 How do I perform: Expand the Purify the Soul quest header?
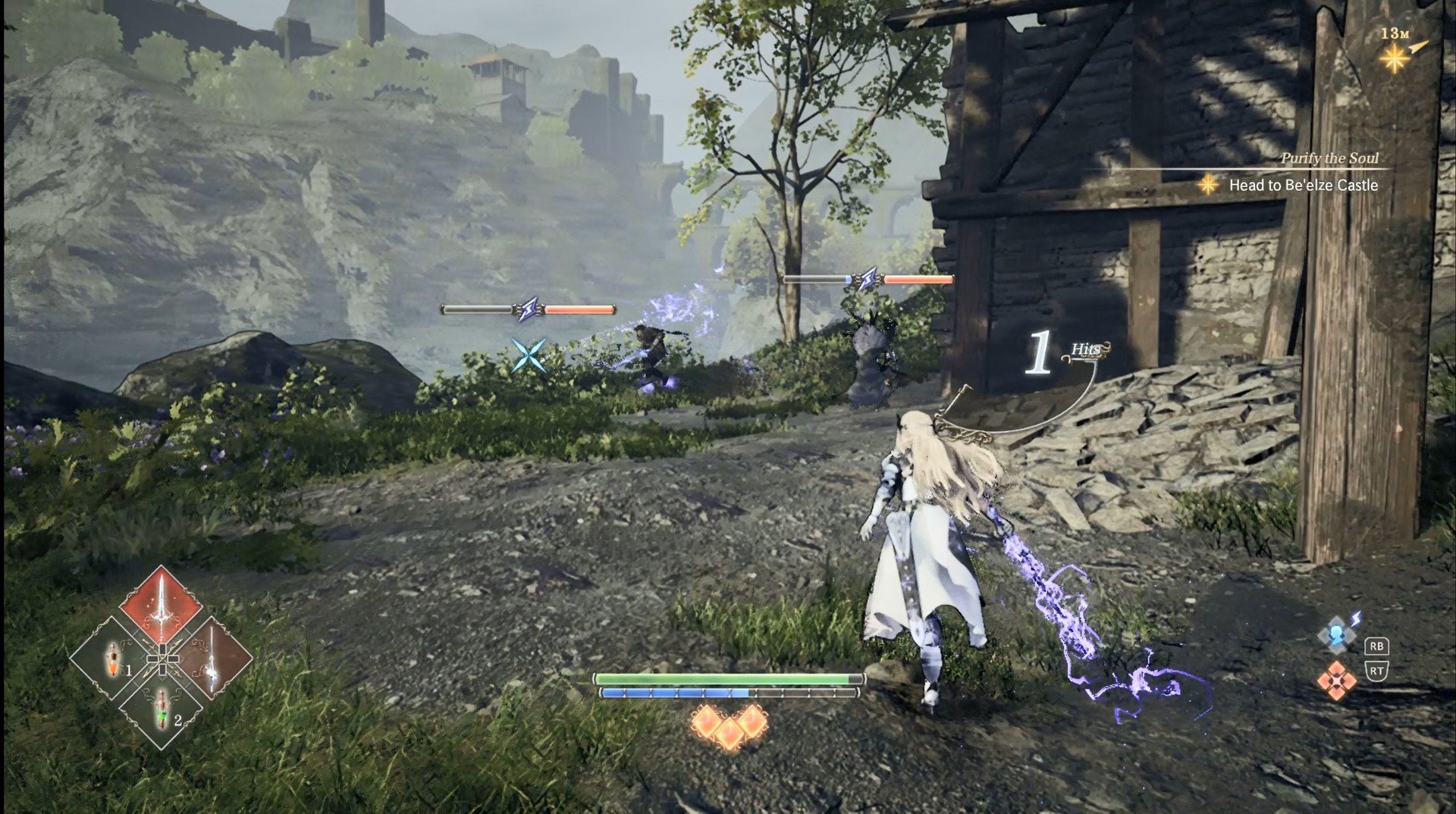point(1330,158)
